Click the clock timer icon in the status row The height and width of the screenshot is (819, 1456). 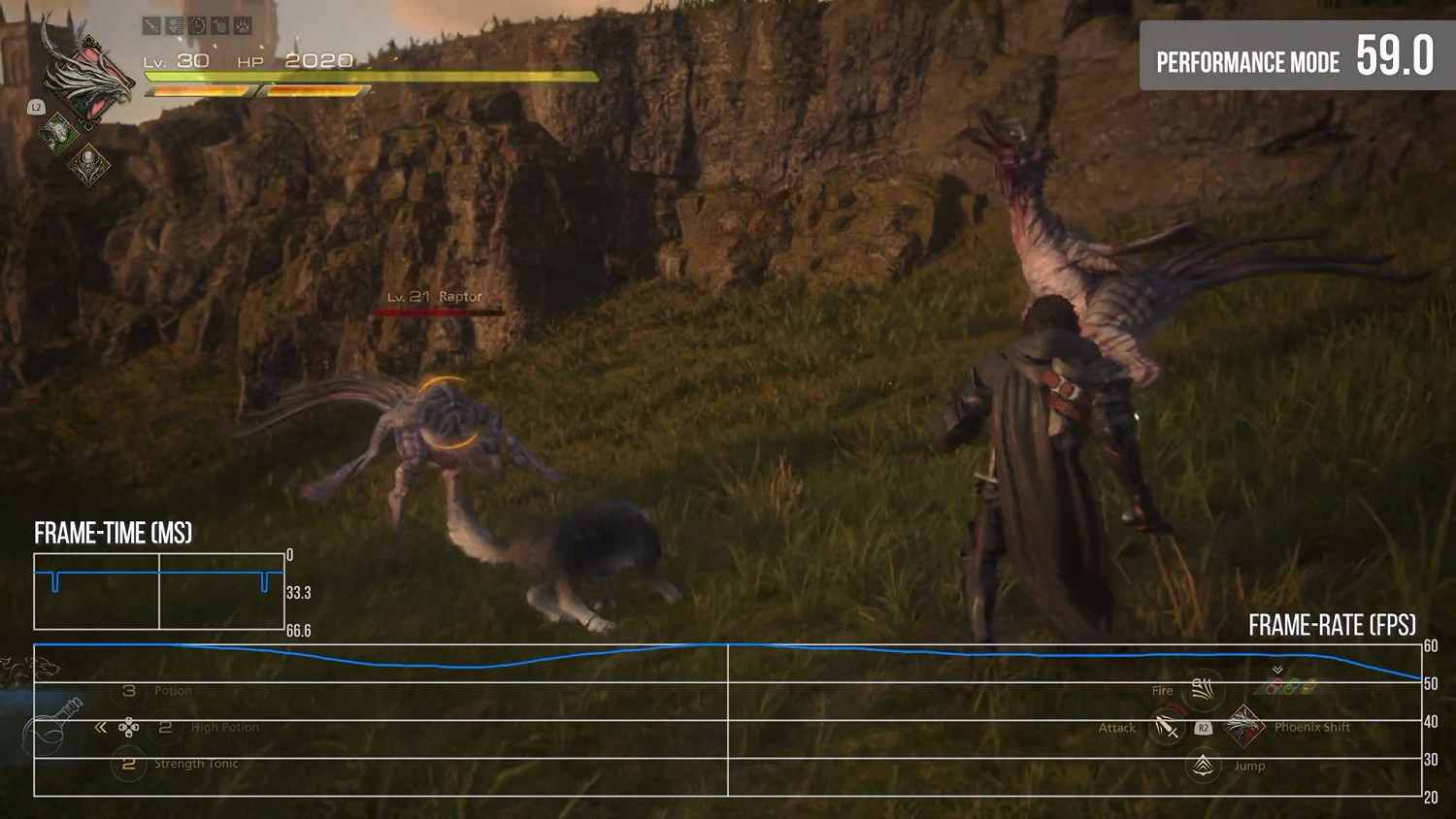pyautogui.click(x=196, y=25)
